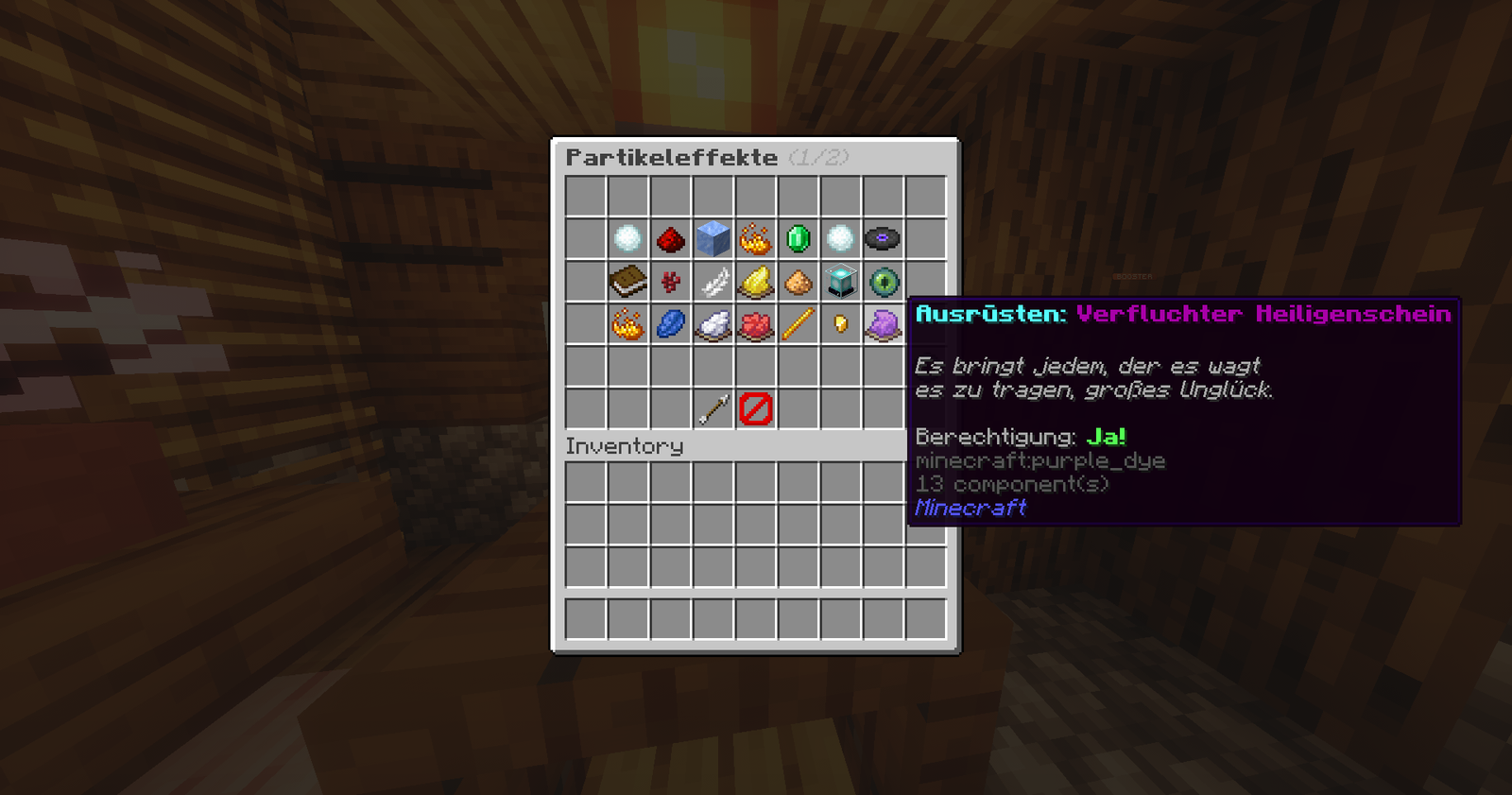The height and width of the screenshot is (795, 1512).
Task: Equip the Verfluchter Heiligenschein effect
Action: point(882,324)
